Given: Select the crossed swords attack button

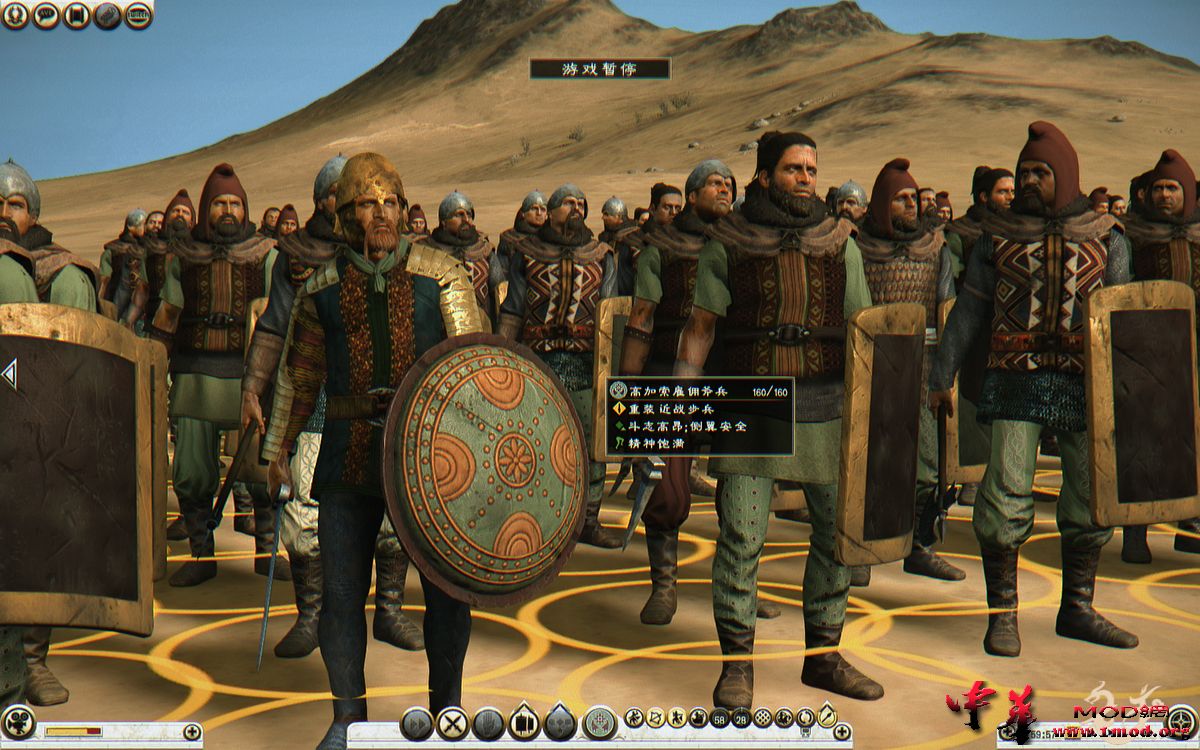Looking at the screenshot, I should point(452,723).
